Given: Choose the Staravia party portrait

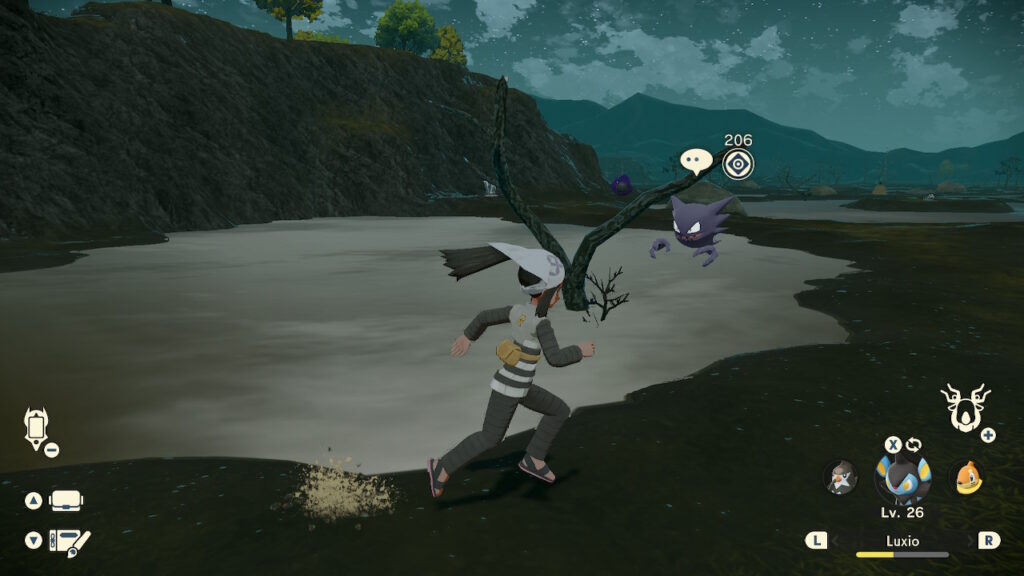Looking at the screenshot, I should [840, 478].
